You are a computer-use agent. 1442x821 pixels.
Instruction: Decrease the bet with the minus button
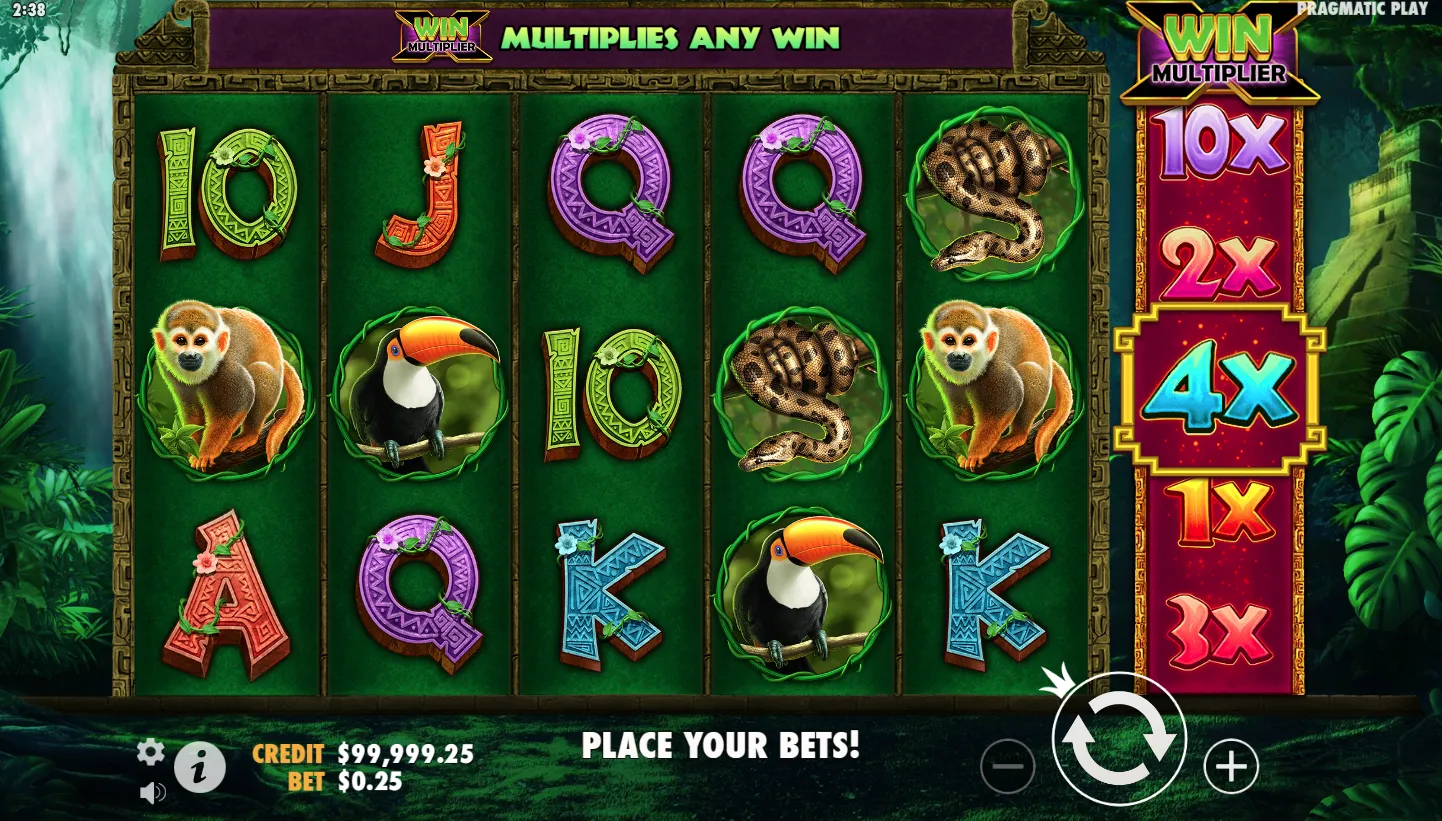[x=1007, y=766]
